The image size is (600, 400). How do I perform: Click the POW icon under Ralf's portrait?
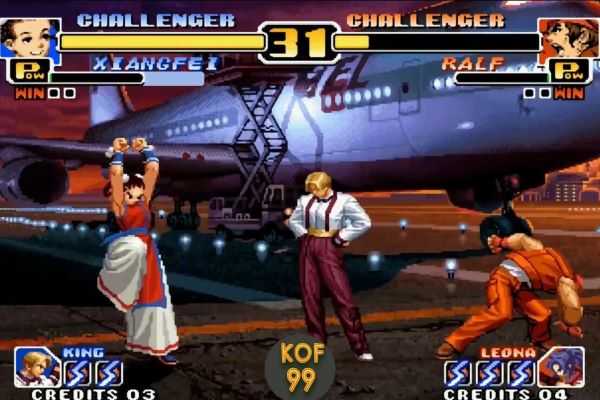click(566, 72)
